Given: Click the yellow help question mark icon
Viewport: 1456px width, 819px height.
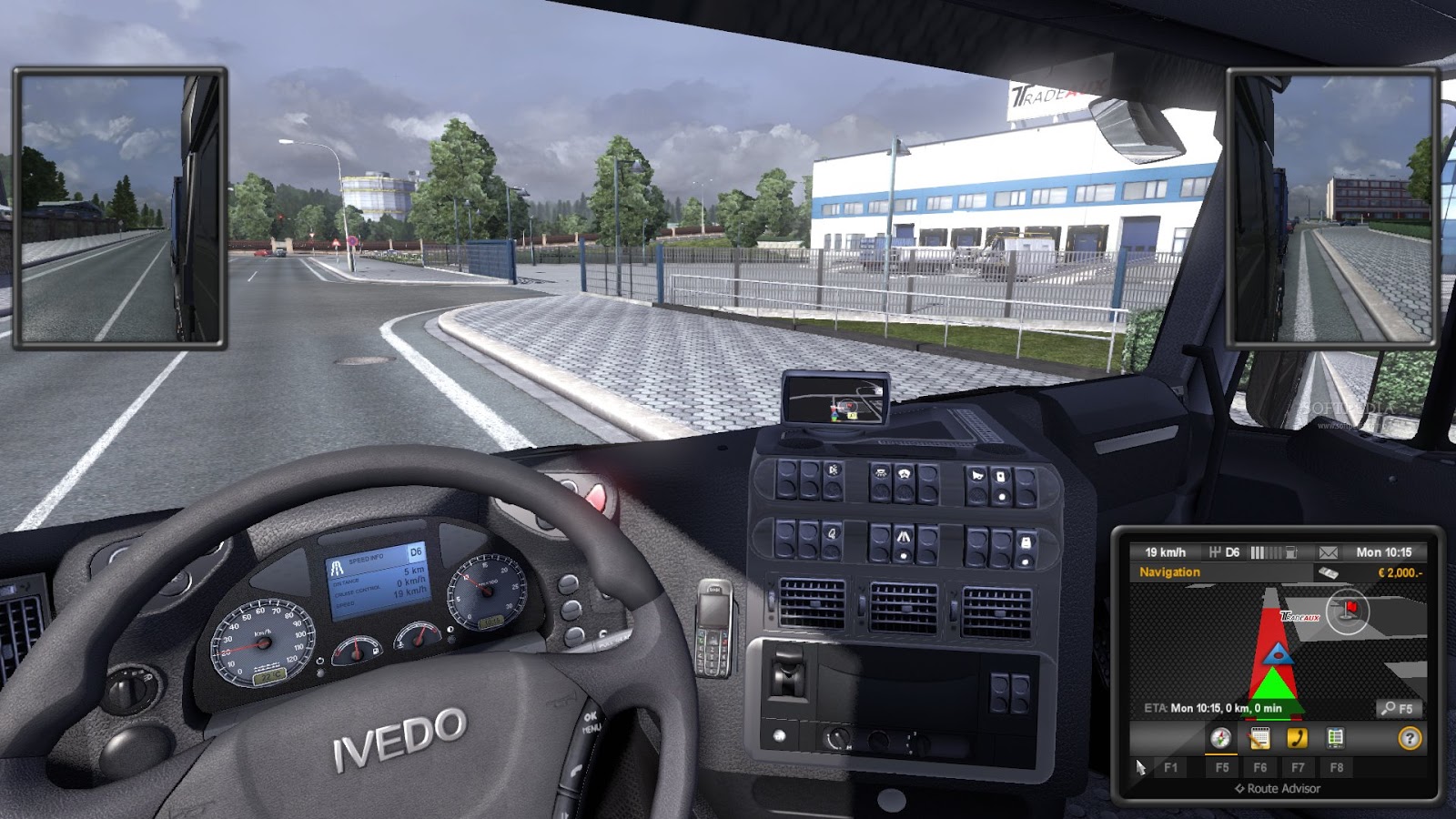Looking at the screenshot, I should point(1410,739).
